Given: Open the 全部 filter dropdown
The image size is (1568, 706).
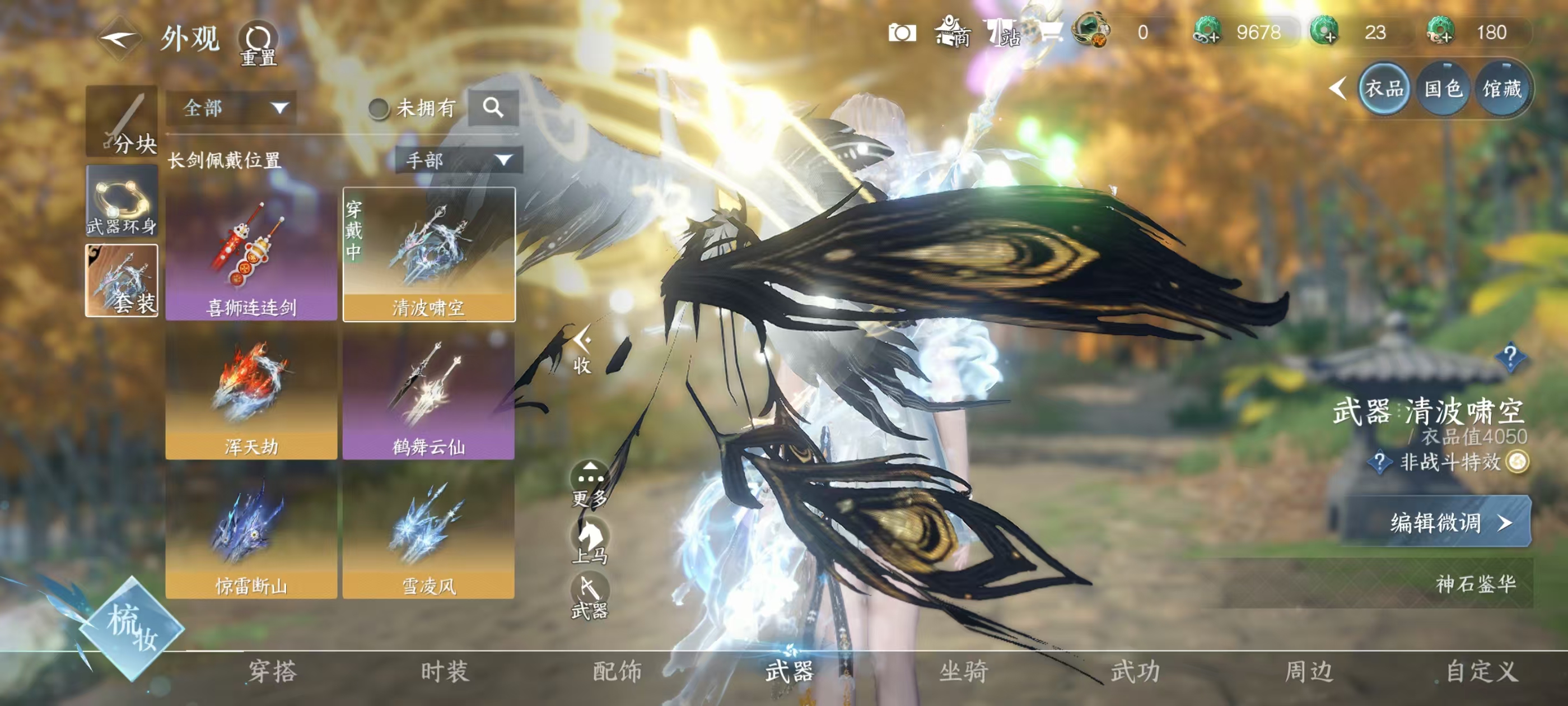Looking at the screenshot, I should coord(231,109).
